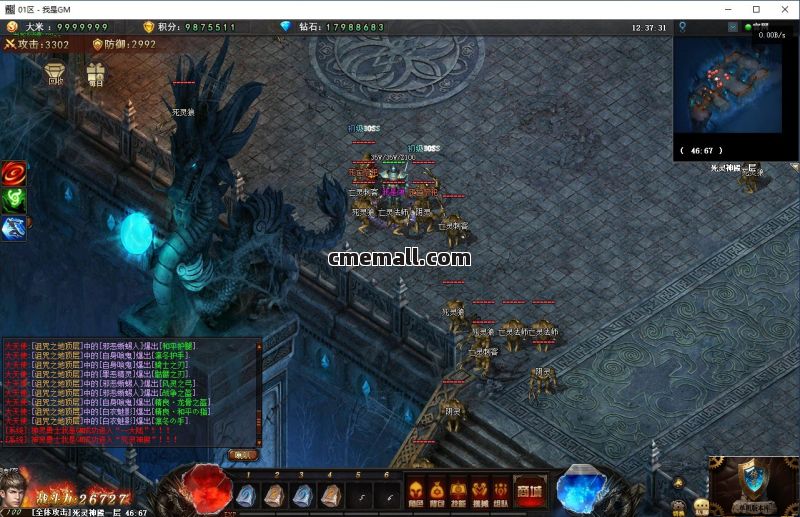The image size is (800, 517).
Task: Use the item in hotbar slot 4
Action: 330,494
